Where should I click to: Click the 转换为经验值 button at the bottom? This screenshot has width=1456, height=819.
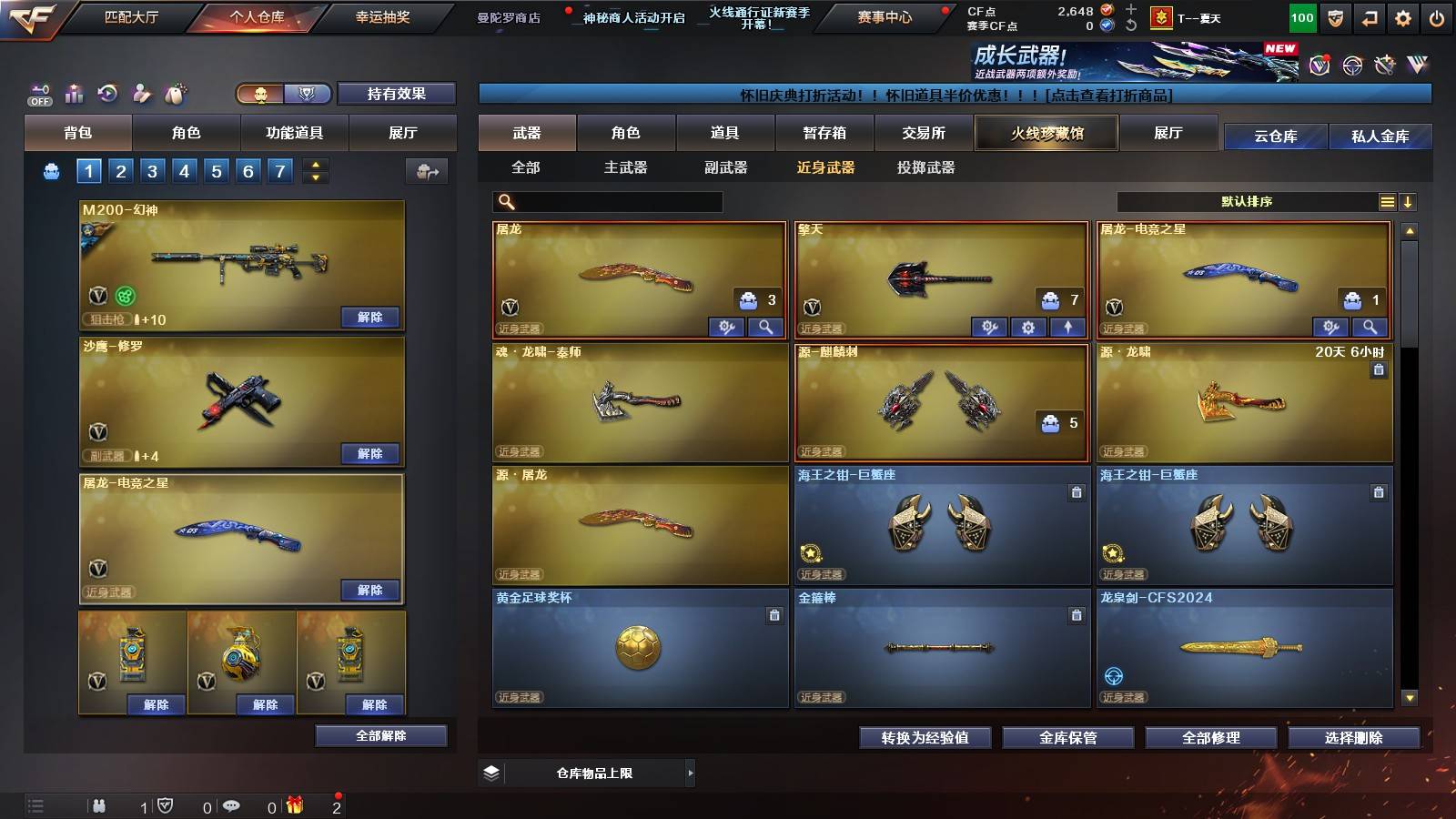point(926,738)
